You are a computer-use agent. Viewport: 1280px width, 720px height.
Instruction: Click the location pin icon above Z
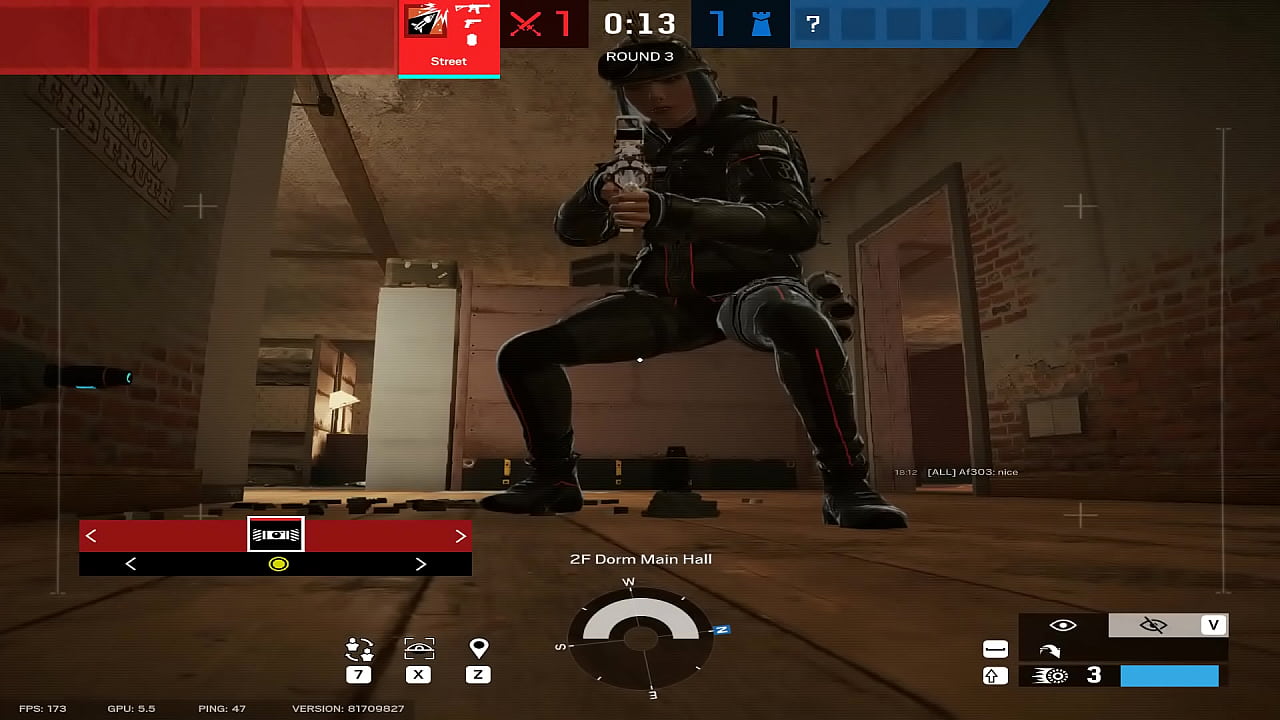point(477,648)
